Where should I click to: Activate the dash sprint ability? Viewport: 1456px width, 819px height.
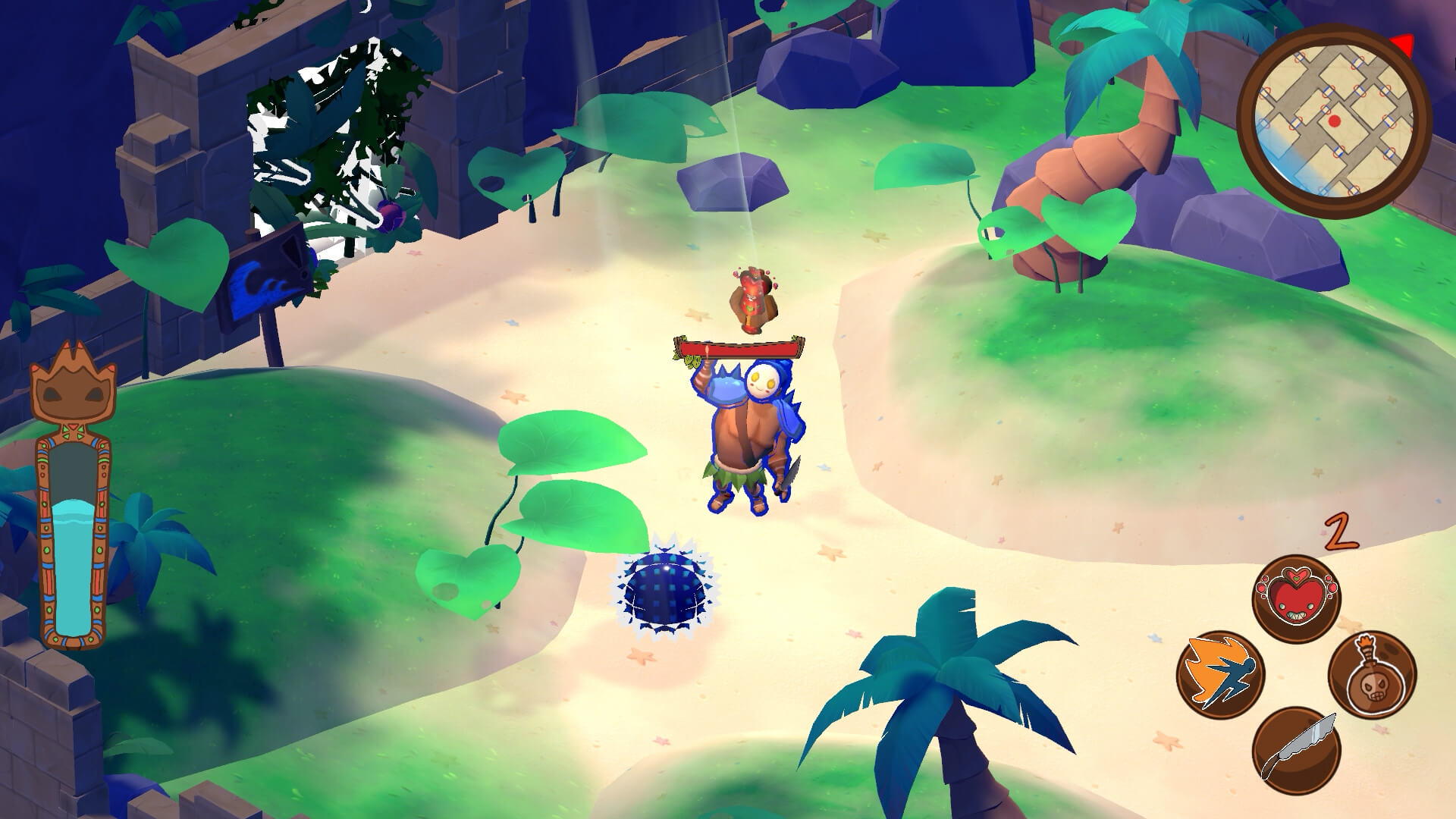tap(1220, 675)
